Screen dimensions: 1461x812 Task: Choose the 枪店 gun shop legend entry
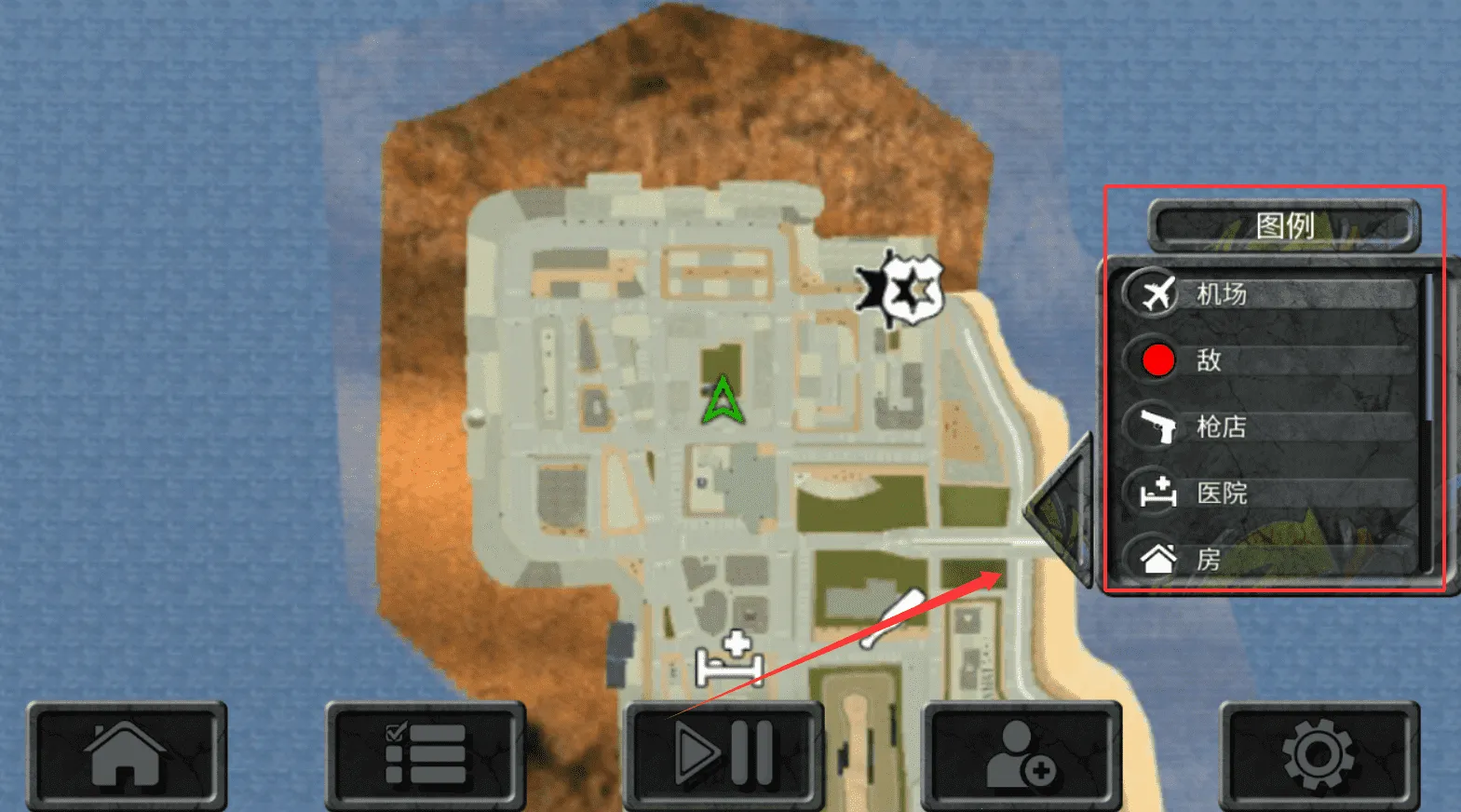pos(1270,426)
